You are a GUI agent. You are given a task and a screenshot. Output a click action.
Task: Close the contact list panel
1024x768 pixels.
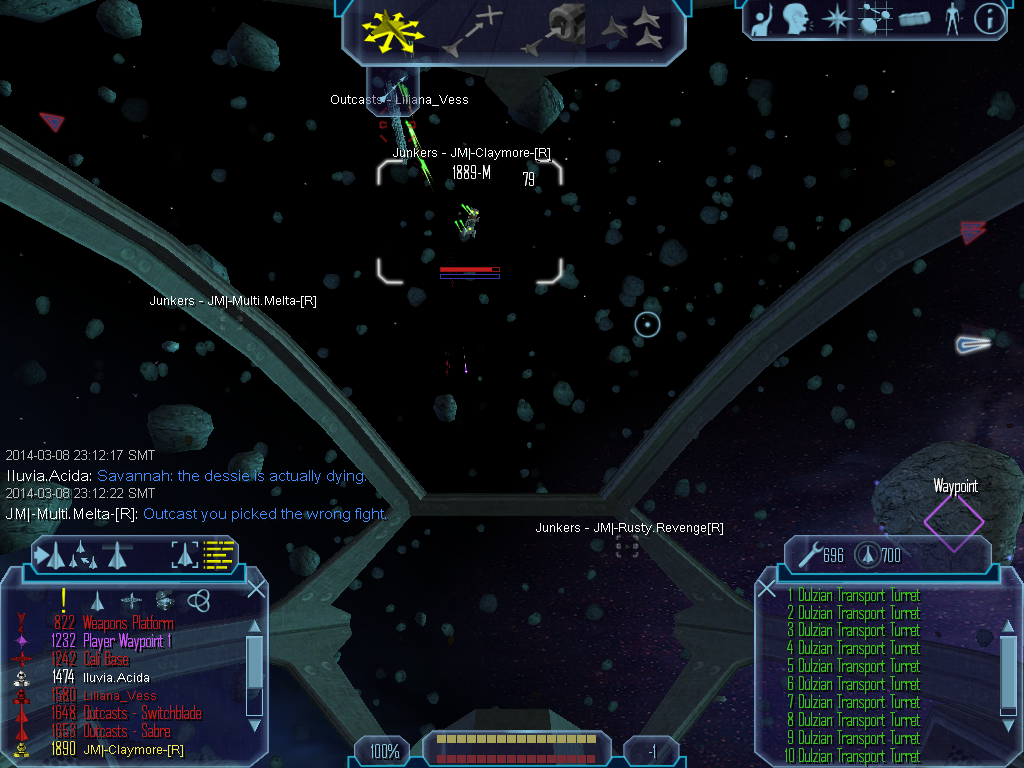click(x=256, y=589)
